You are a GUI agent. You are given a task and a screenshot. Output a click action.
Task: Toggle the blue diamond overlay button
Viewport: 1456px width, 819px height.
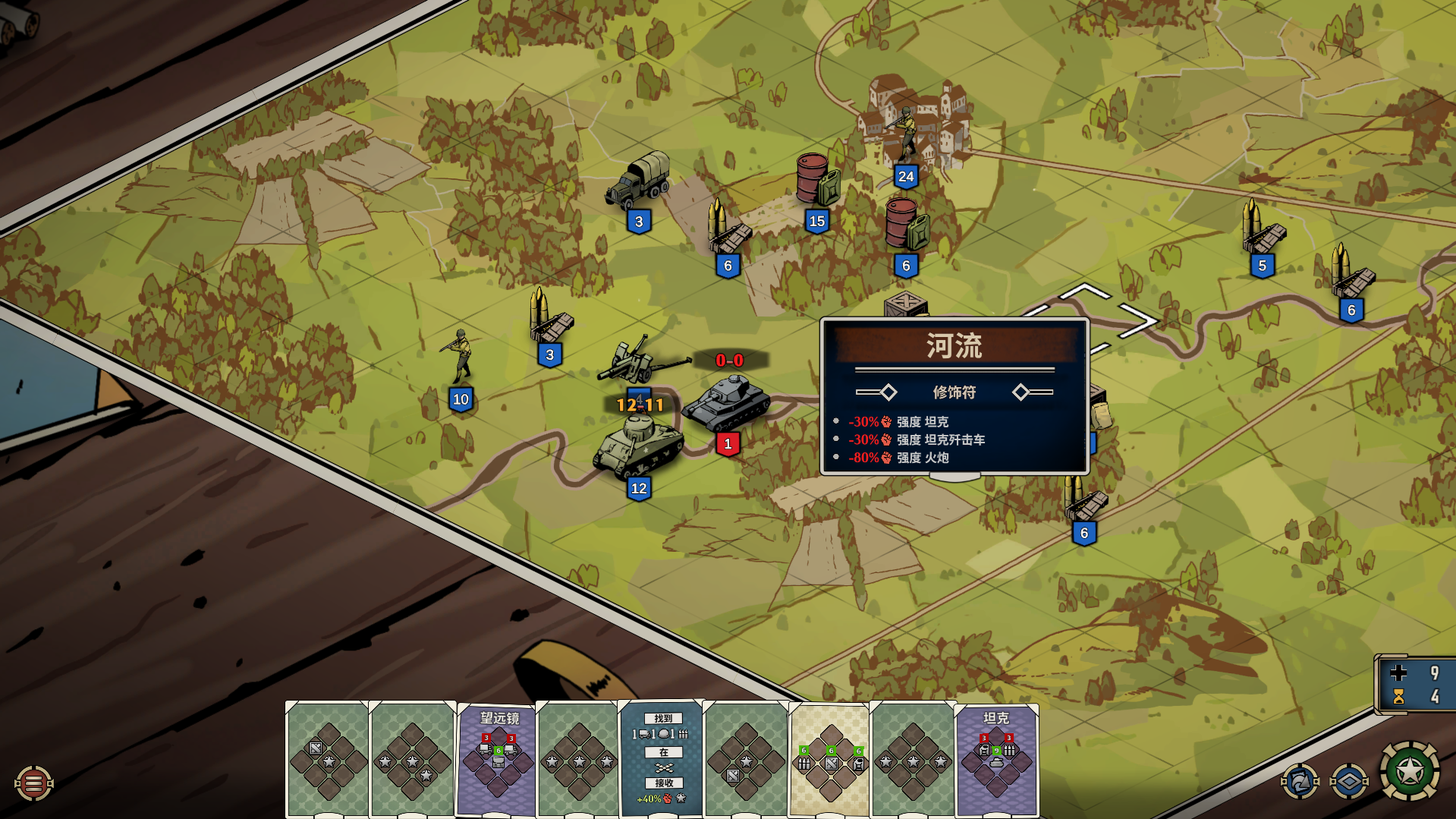pos(1348,781)
